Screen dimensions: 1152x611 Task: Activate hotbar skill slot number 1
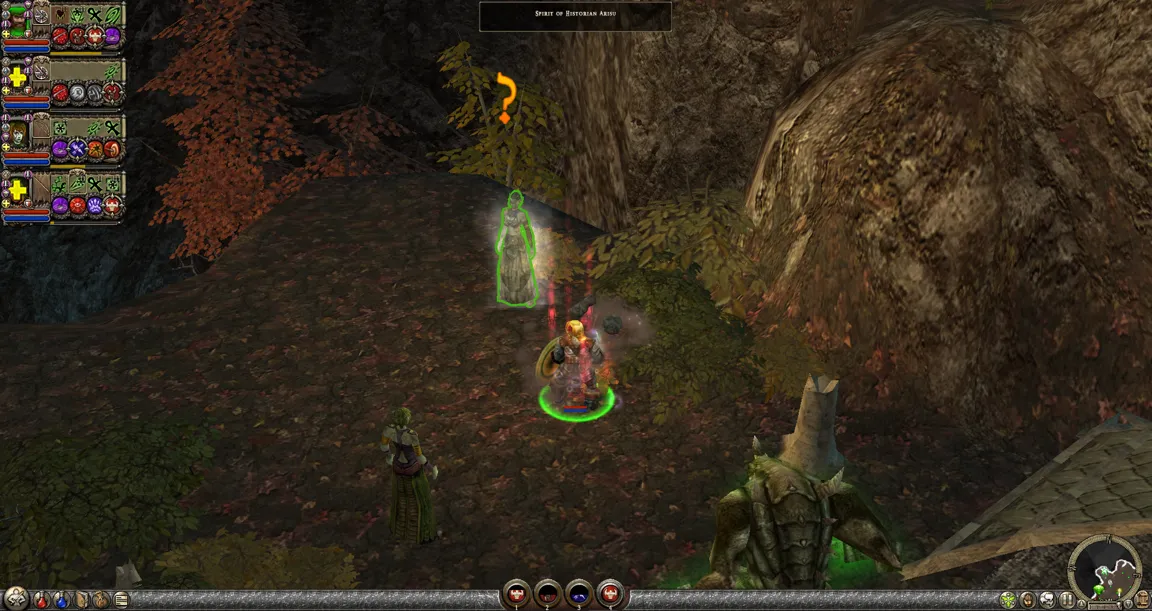pos(516,594)
